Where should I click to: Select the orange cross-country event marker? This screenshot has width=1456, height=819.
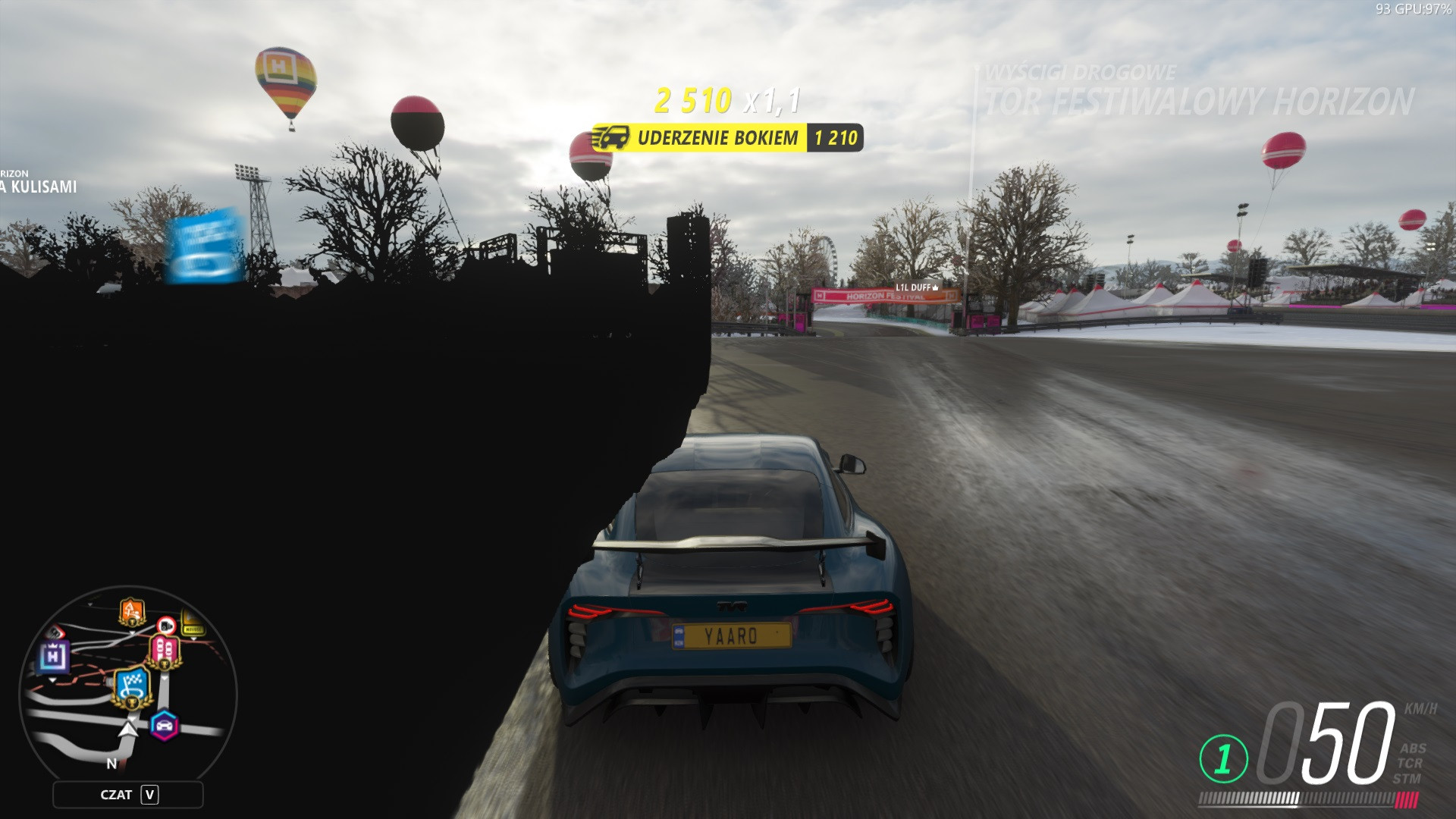click(131, 610)
